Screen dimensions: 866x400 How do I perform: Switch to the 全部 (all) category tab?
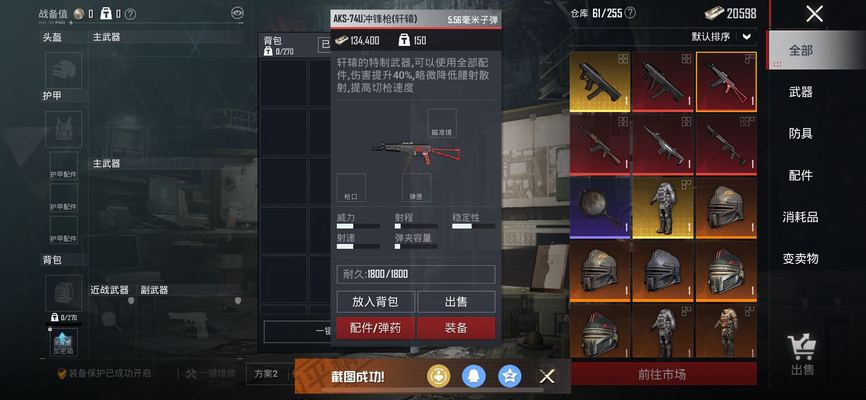pos(801,50)
